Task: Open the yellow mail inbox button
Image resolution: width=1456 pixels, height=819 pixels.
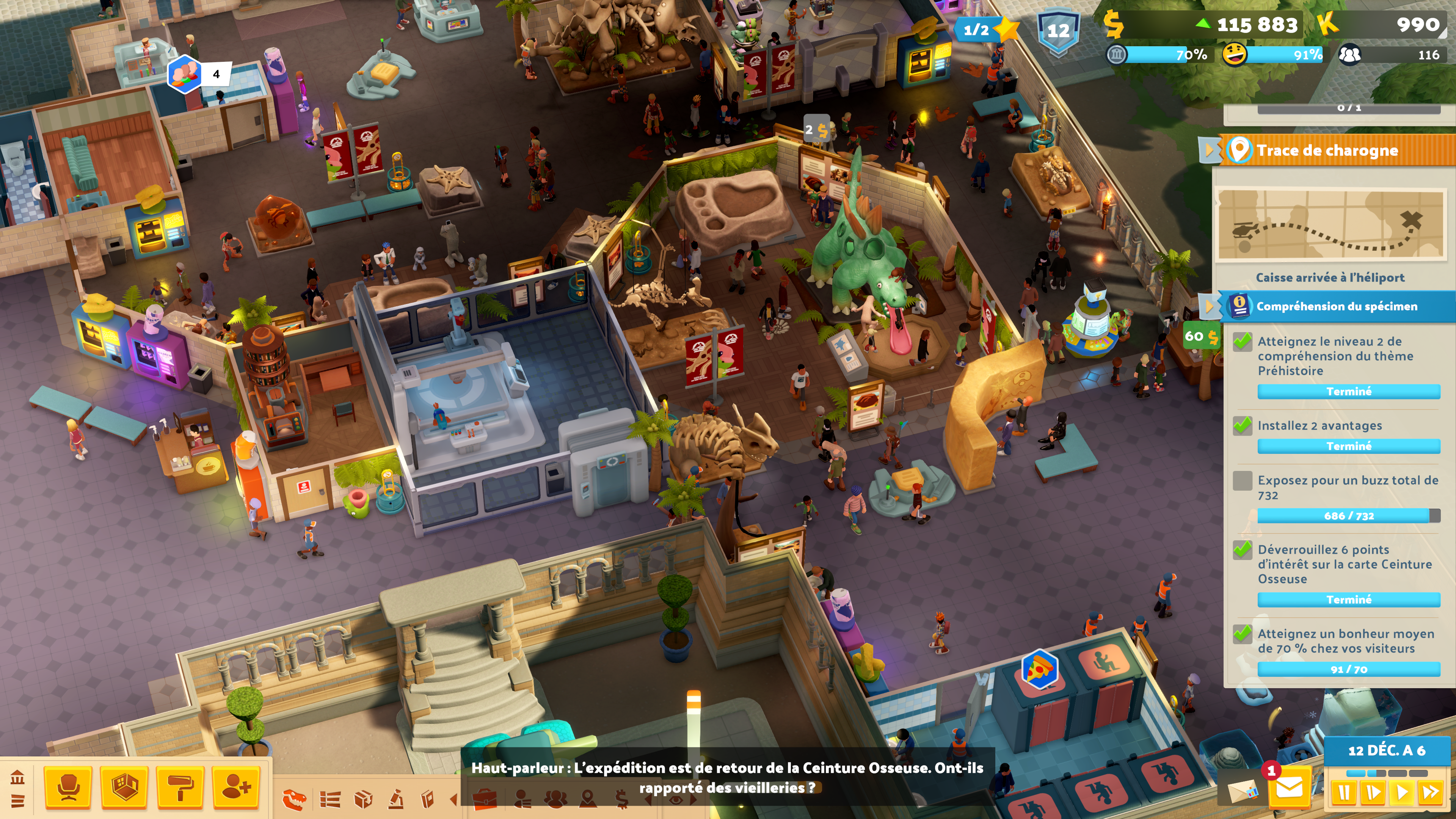Action: [x=1289, y=788]
